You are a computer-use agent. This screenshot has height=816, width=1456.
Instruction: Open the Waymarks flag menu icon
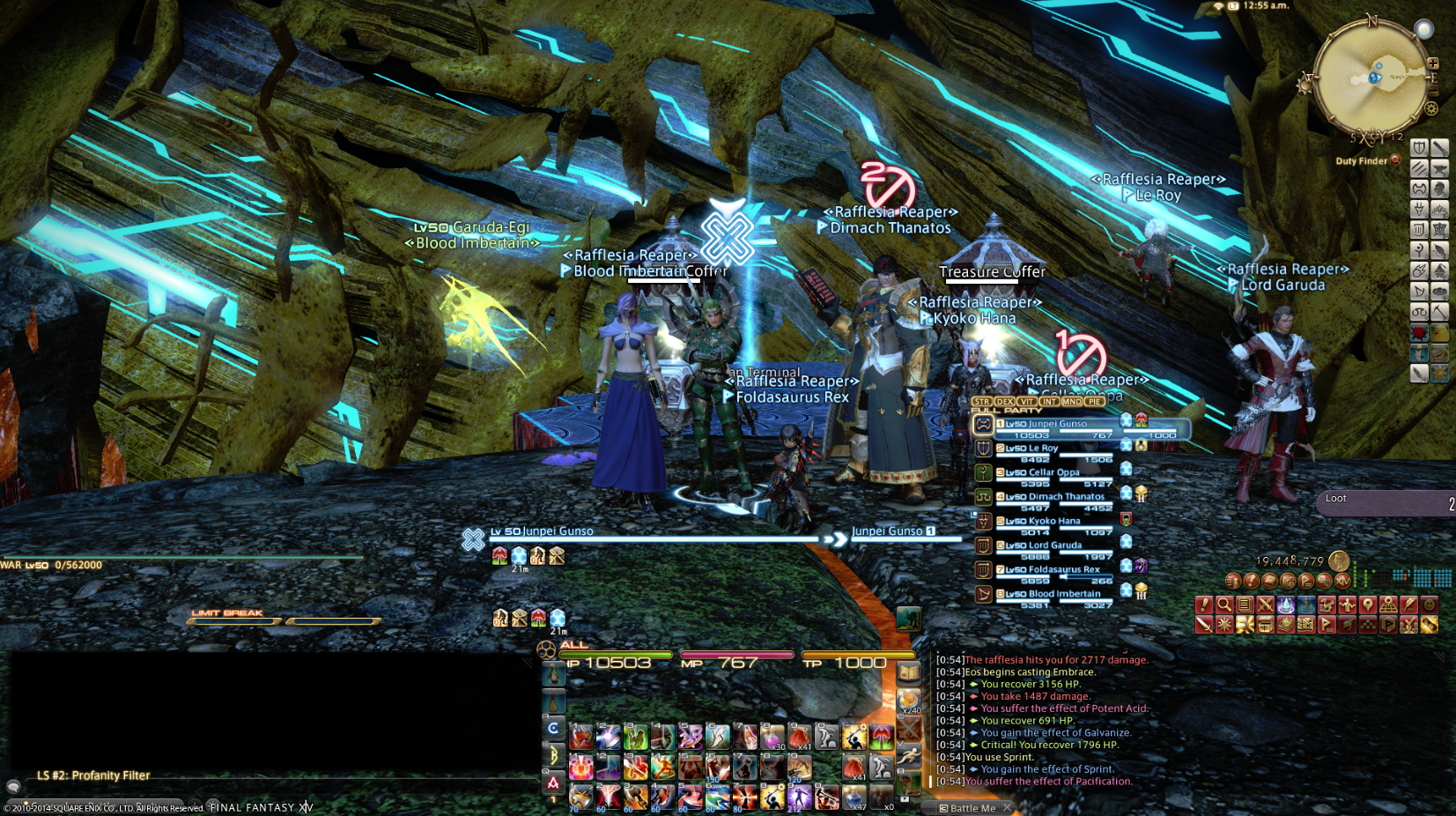tap(1326, 625)
